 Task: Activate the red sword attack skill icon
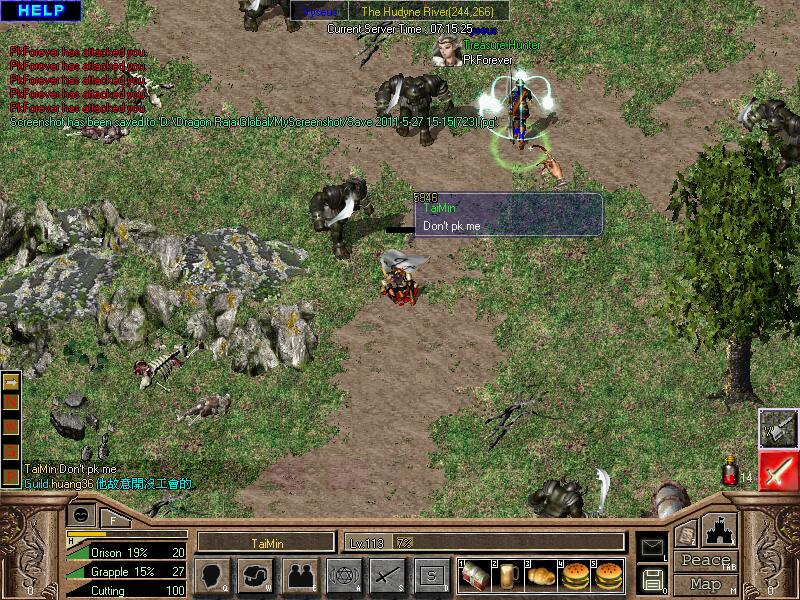click(x=777, y=471)
